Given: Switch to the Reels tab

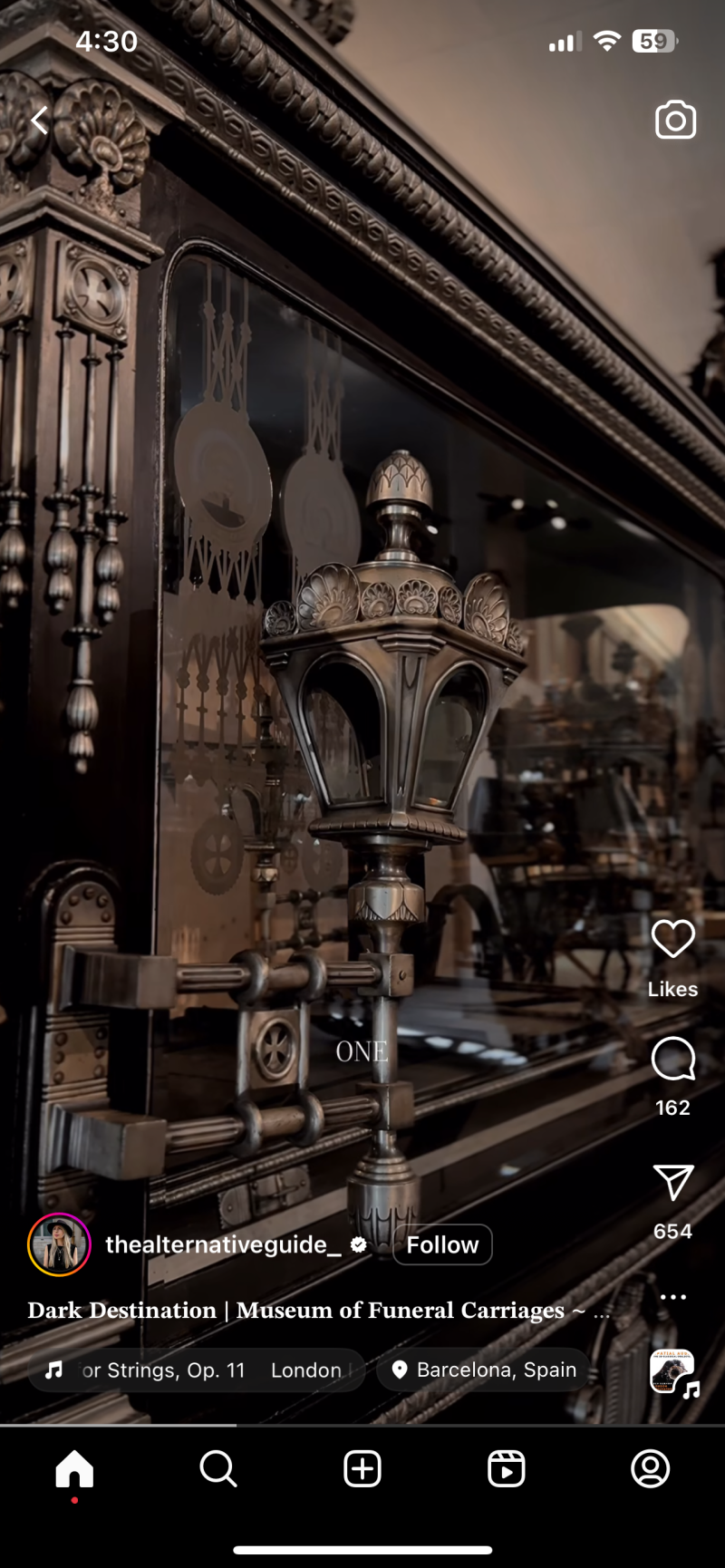Looking at the screenshot, I should point(506,1468).
